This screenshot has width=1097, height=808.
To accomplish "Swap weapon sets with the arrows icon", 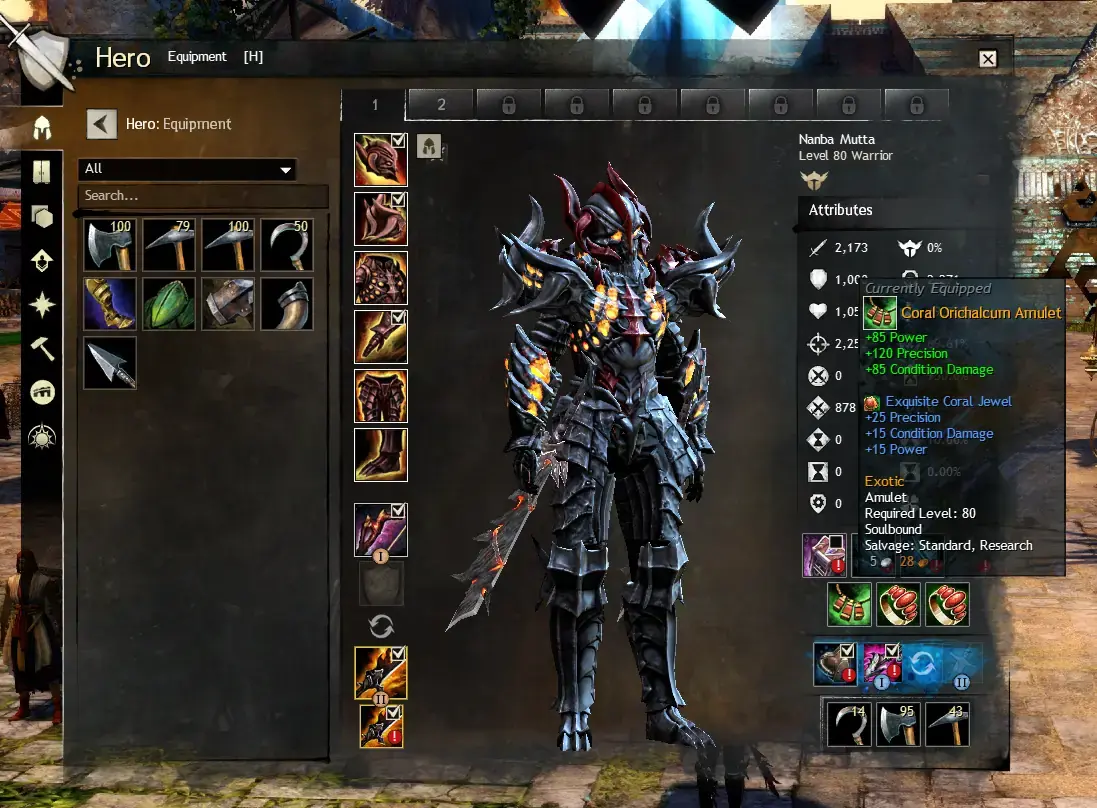I will pos(381,626).
